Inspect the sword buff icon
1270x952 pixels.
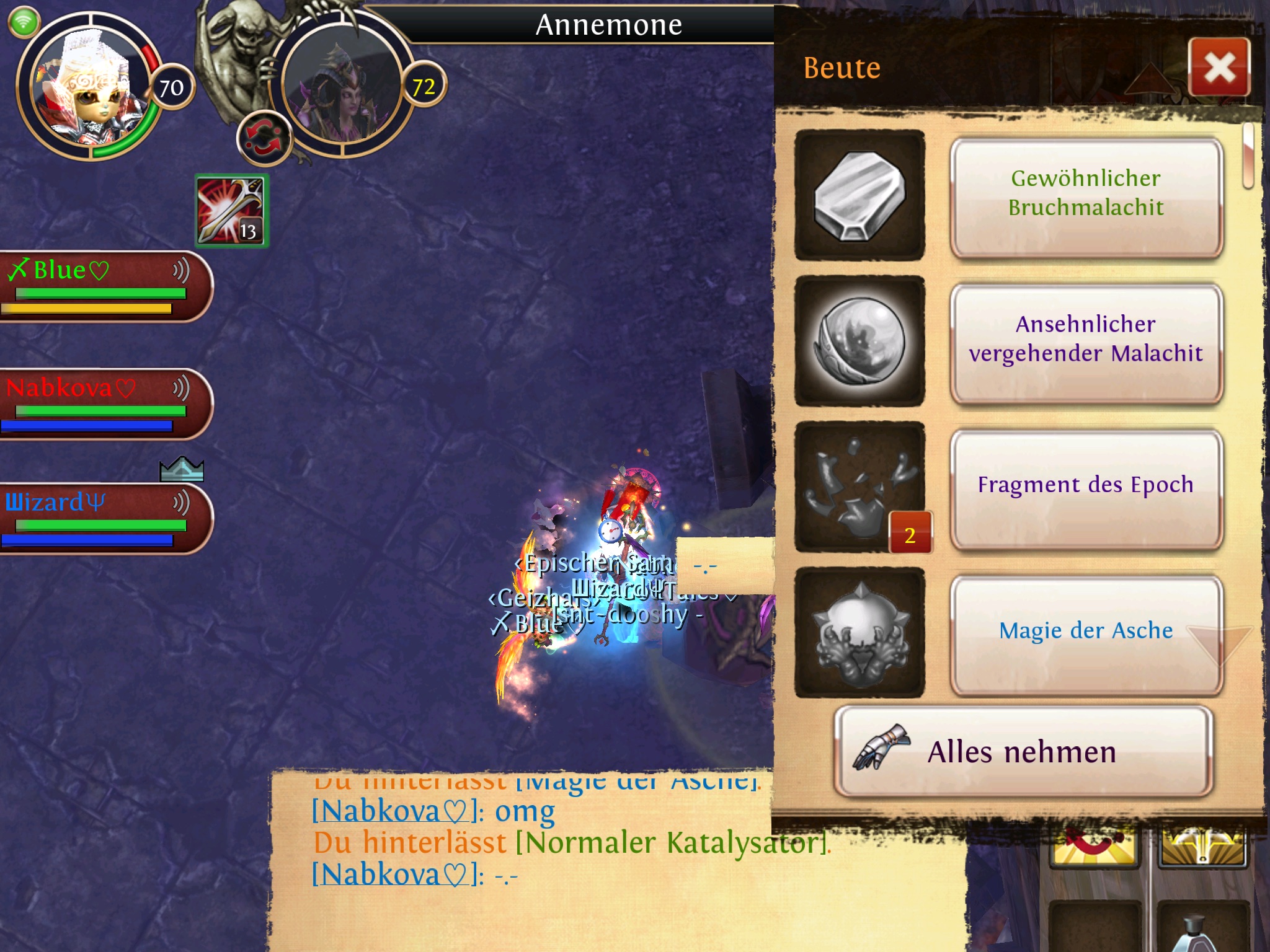[231, 211]
